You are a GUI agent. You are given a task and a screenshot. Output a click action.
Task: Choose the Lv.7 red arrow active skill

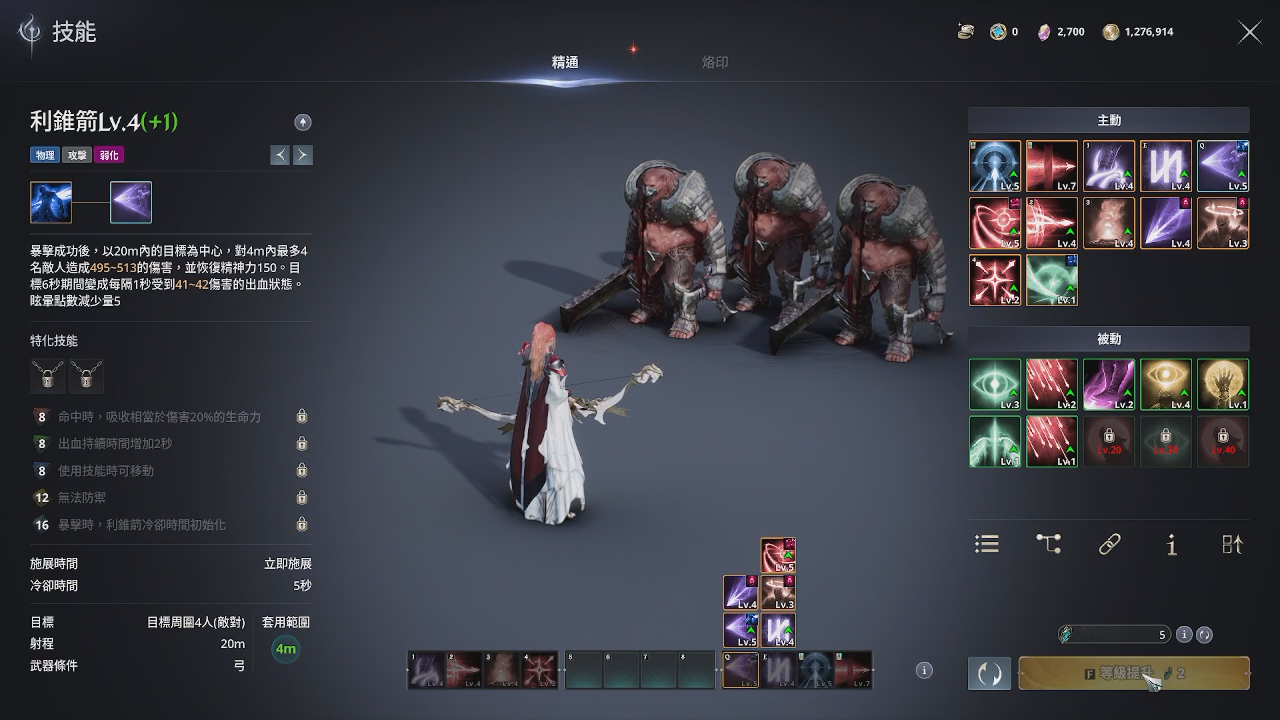point(1052,166)
